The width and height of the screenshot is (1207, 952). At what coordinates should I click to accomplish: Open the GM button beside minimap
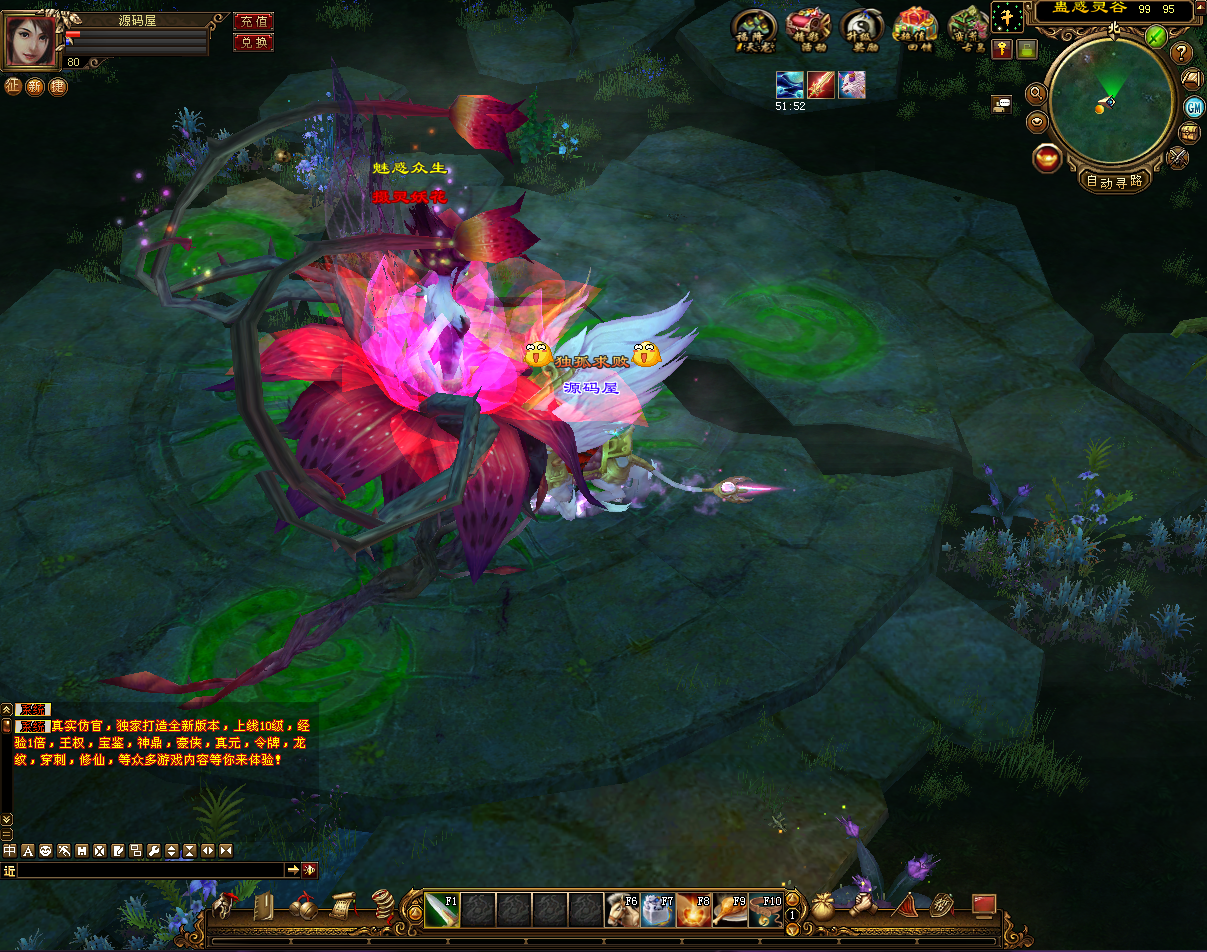pos(1193,107)
